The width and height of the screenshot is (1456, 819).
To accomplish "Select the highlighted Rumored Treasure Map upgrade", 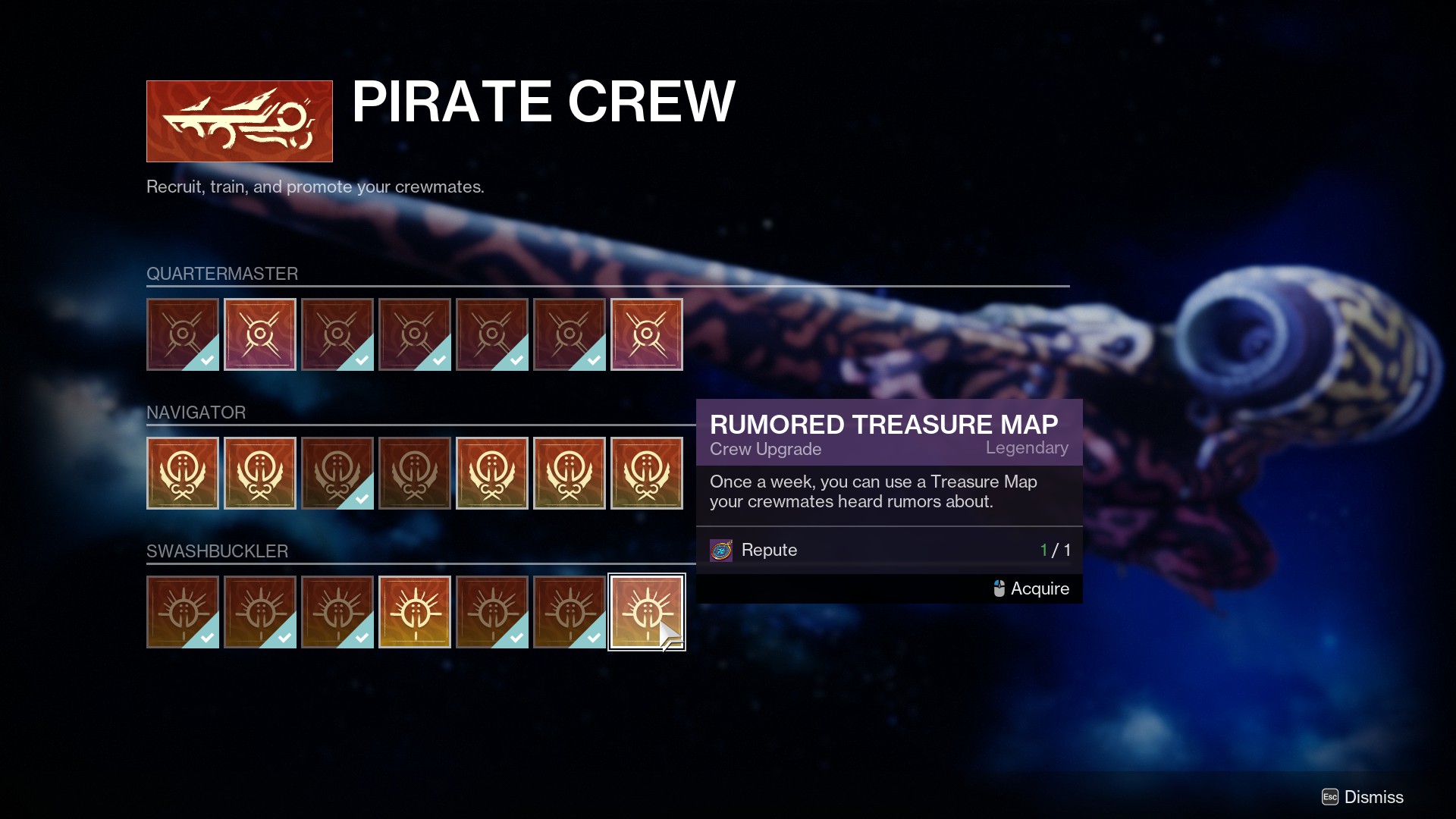I will pos(647,612).
